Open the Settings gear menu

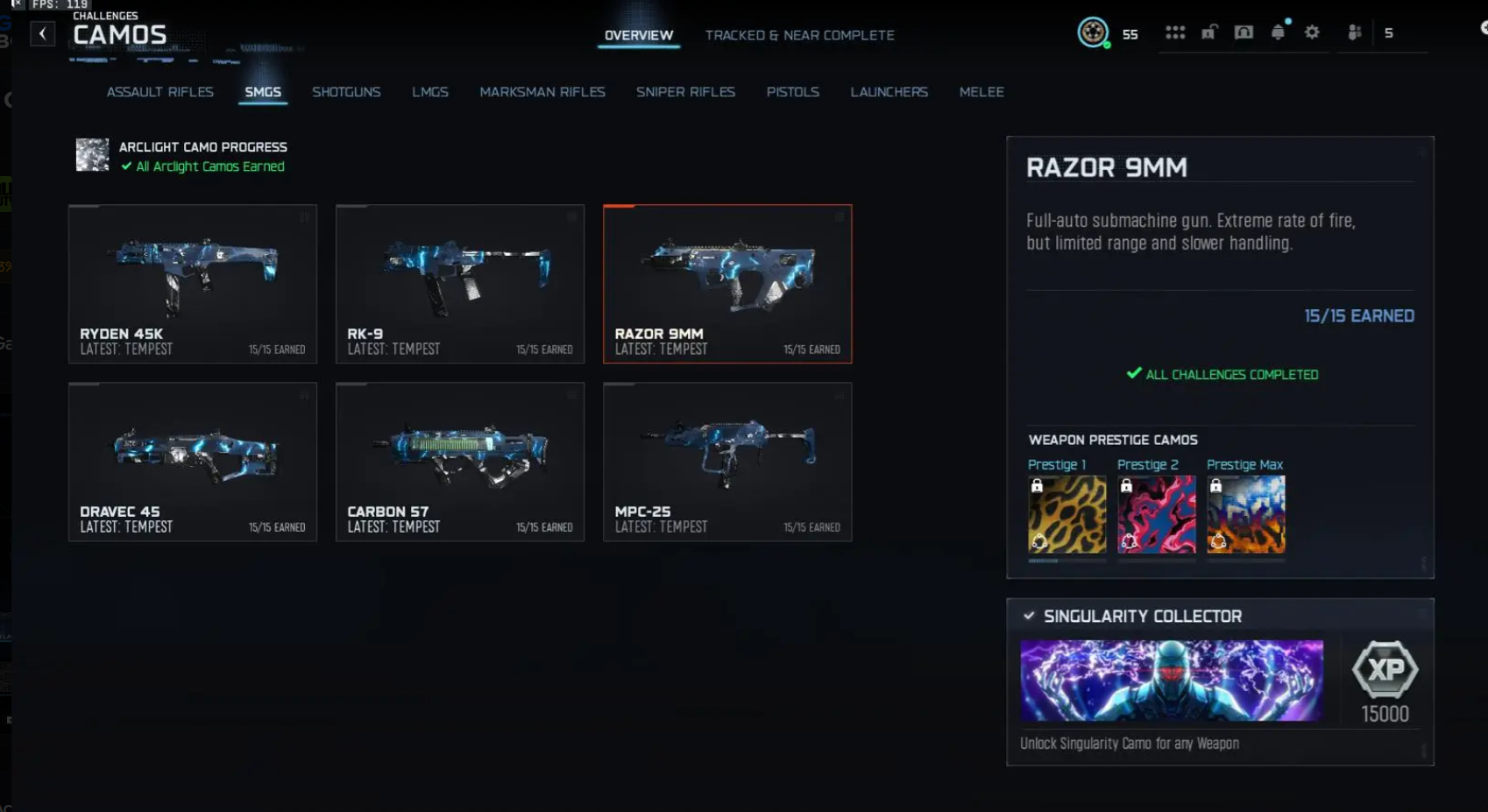pyautogui.click(x=1312, y=32)
